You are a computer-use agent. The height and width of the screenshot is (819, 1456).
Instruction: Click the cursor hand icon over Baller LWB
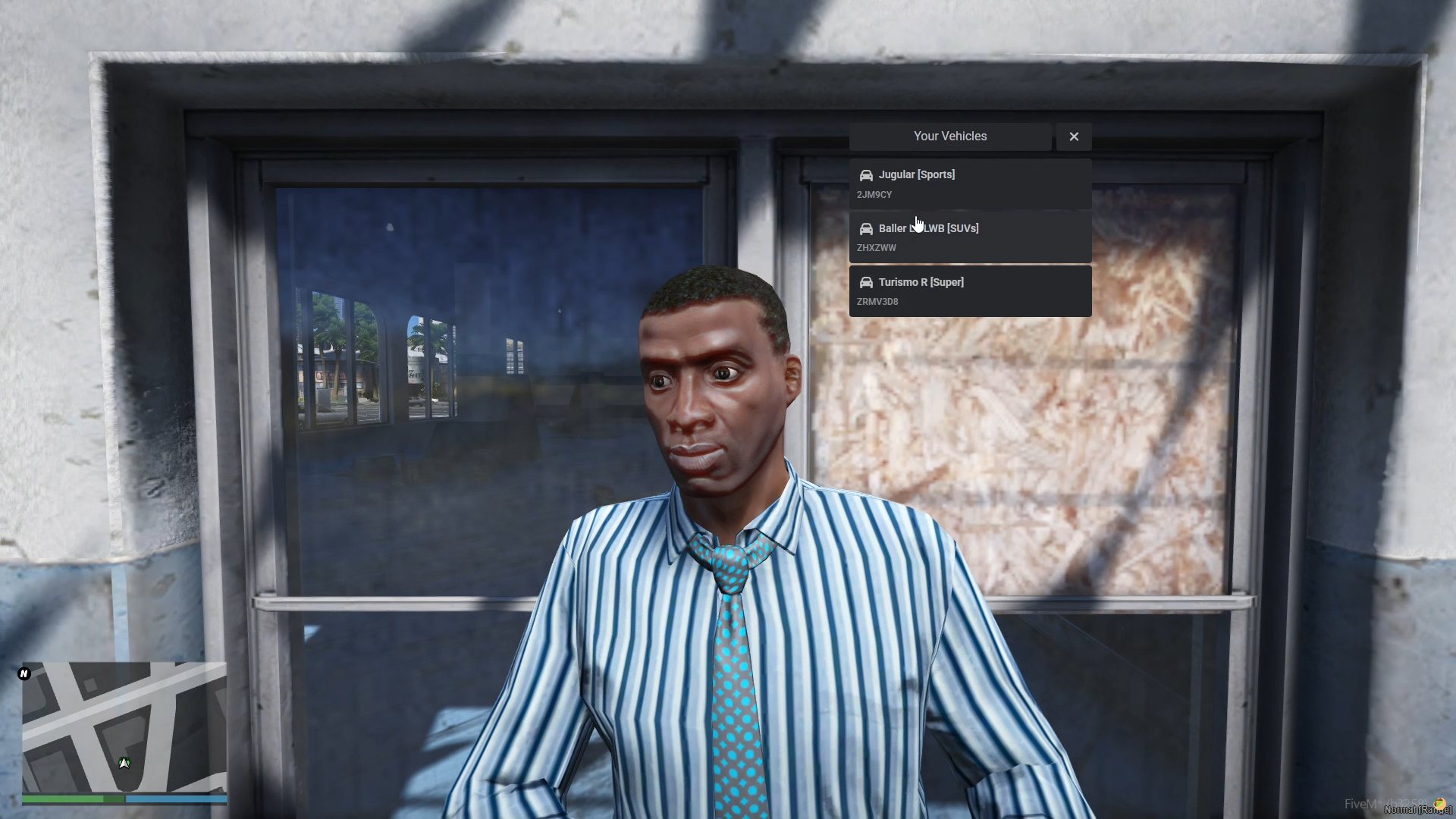(918, 224)
